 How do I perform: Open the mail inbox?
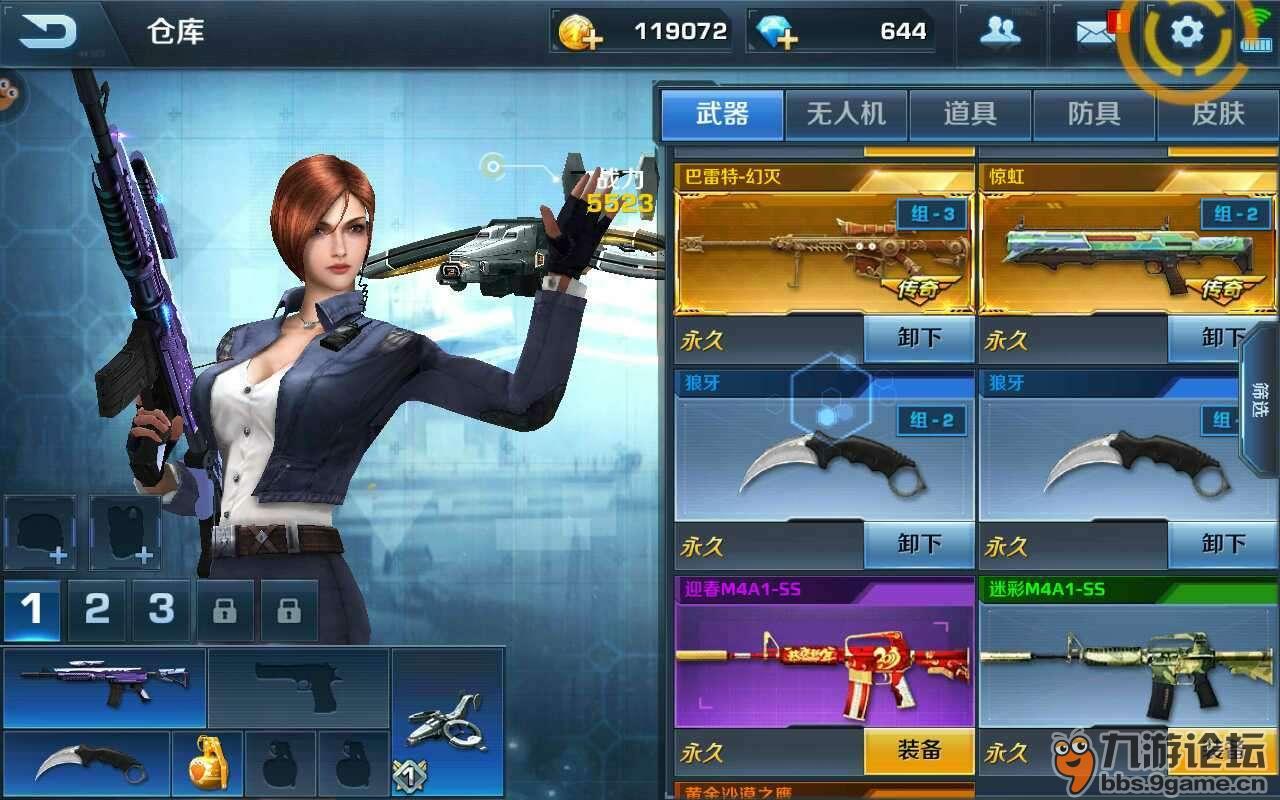point(1096,32)
